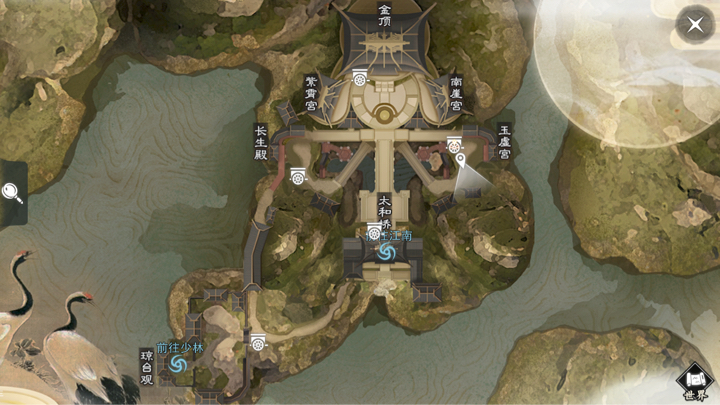Open the map search magnifier
The width and height of the screenshot is (720, 405).
[12, 192]
